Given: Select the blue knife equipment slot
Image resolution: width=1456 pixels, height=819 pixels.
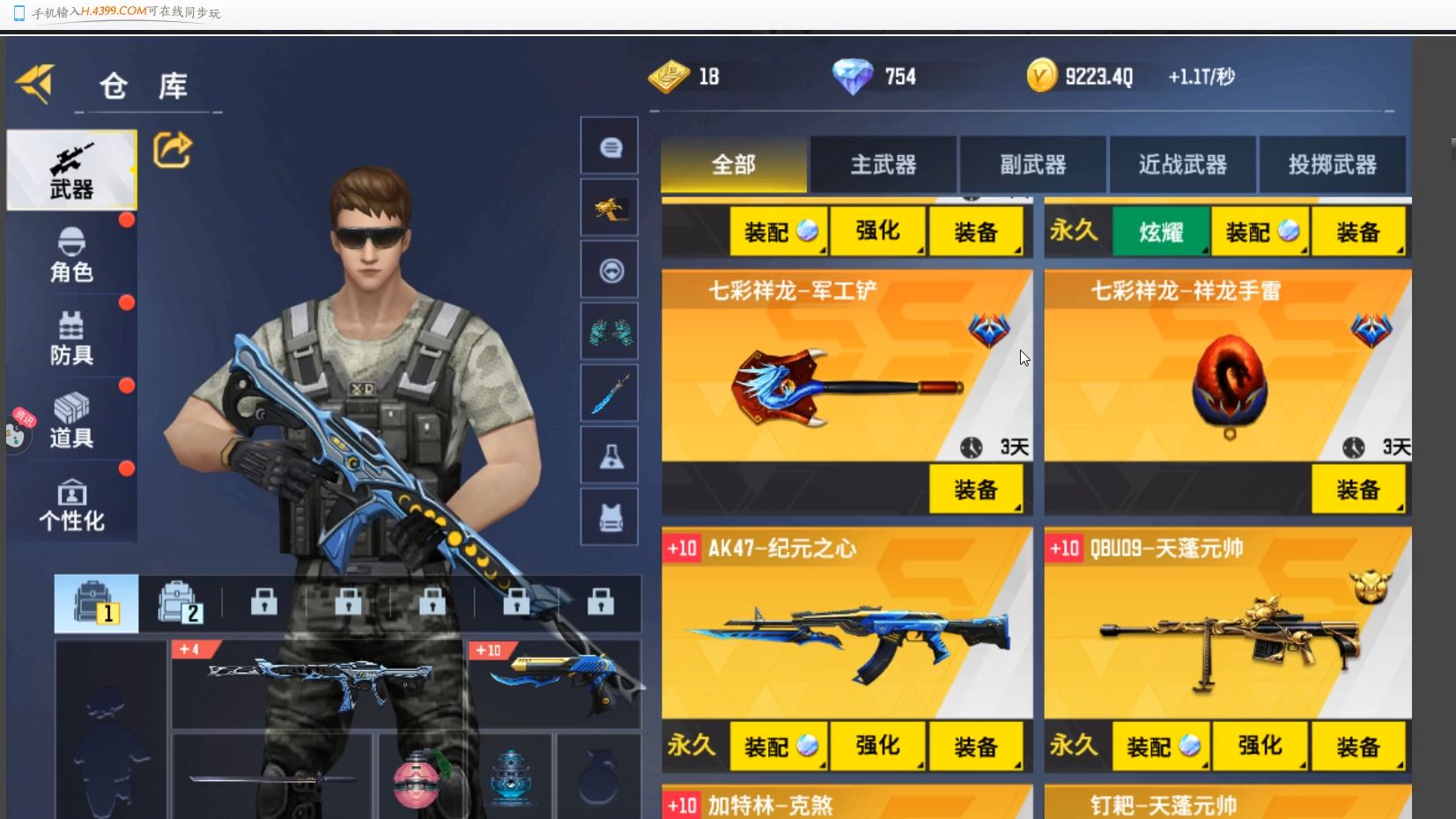Looking at the screenshot, I should coord(610,393).
